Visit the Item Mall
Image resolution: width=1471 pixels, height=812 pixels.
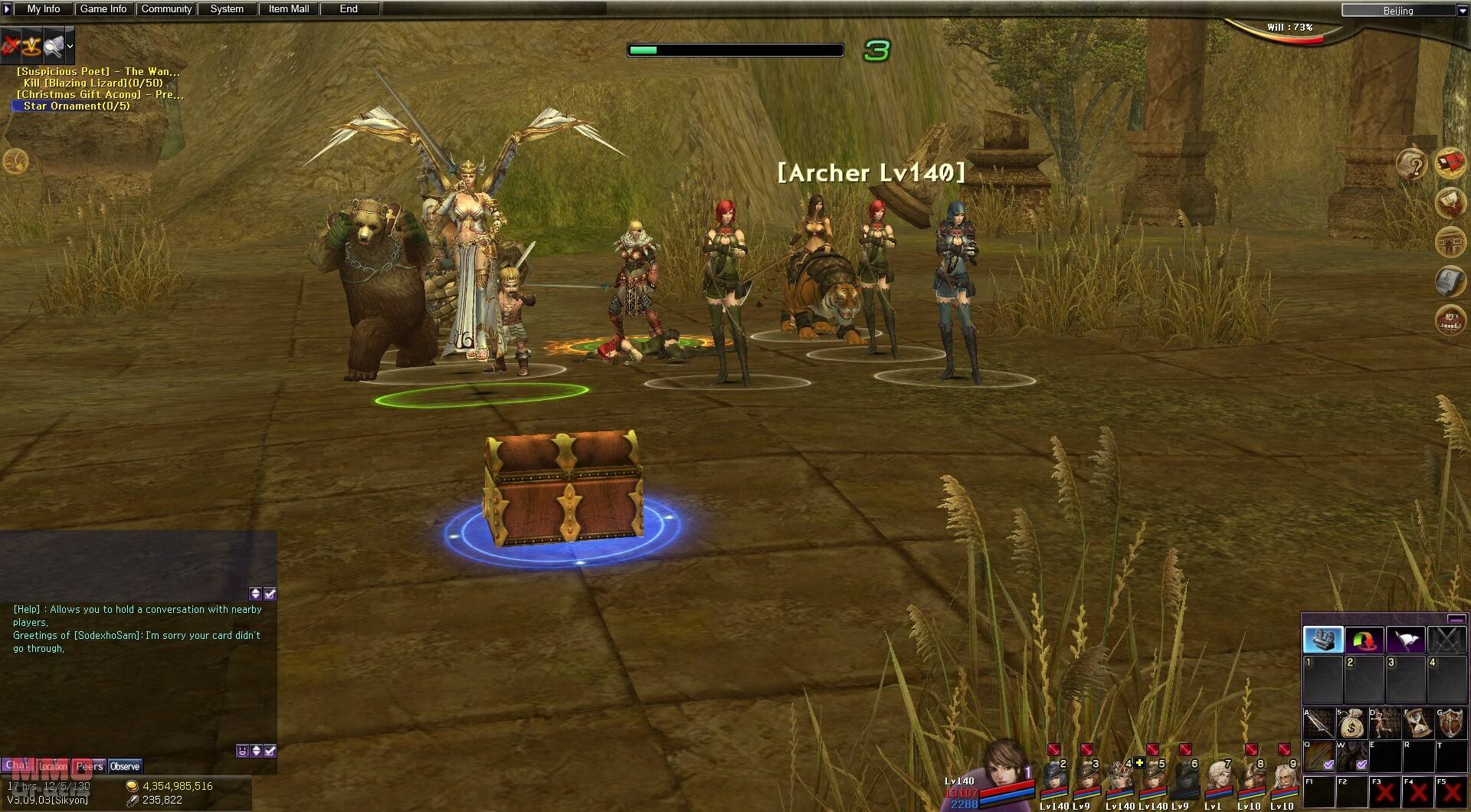pos(289,9)
